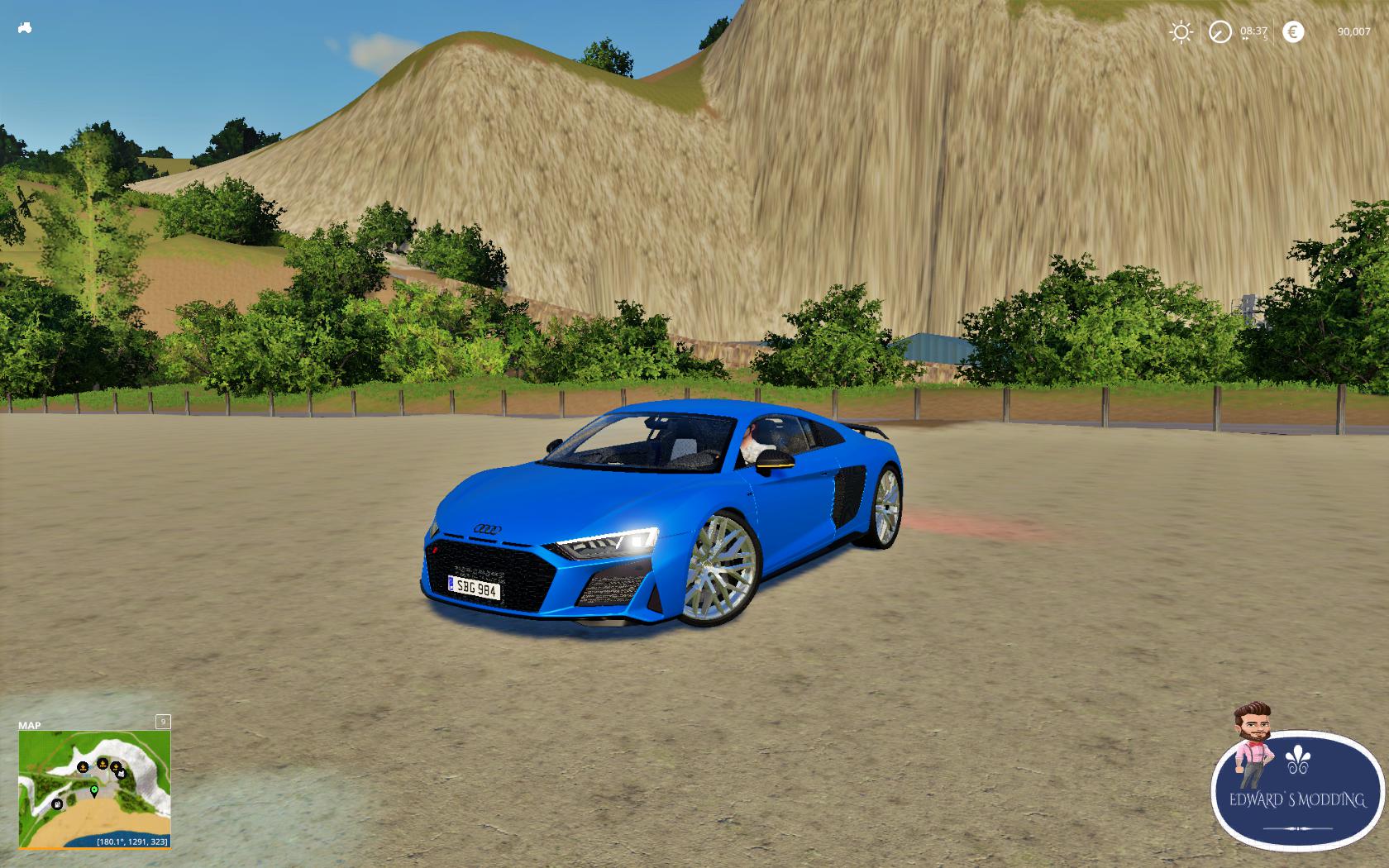
Task: Click the green player position marker on minimap
Action: [x=94, y=791]
